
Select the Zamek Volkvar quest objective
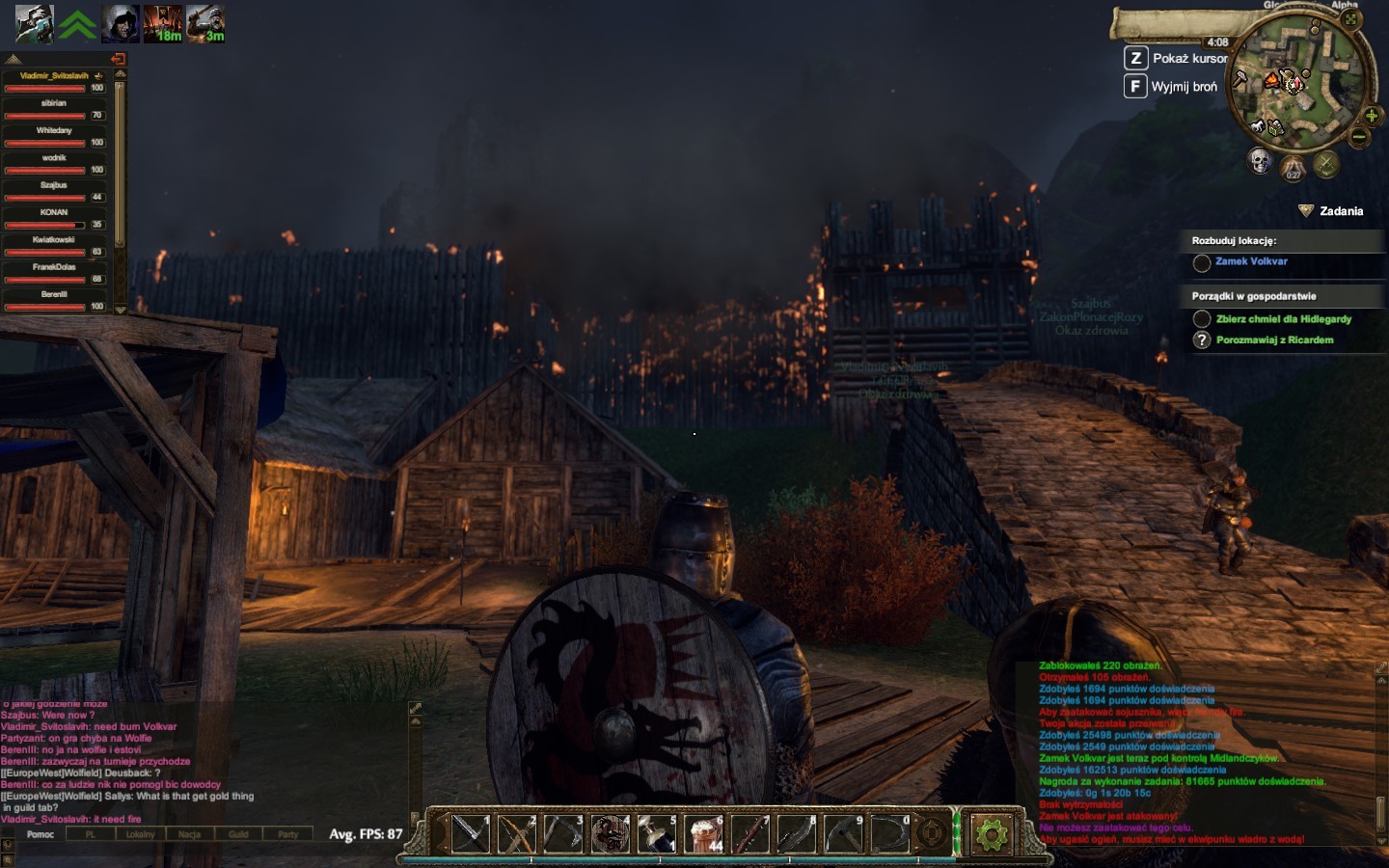(1251, 261)
